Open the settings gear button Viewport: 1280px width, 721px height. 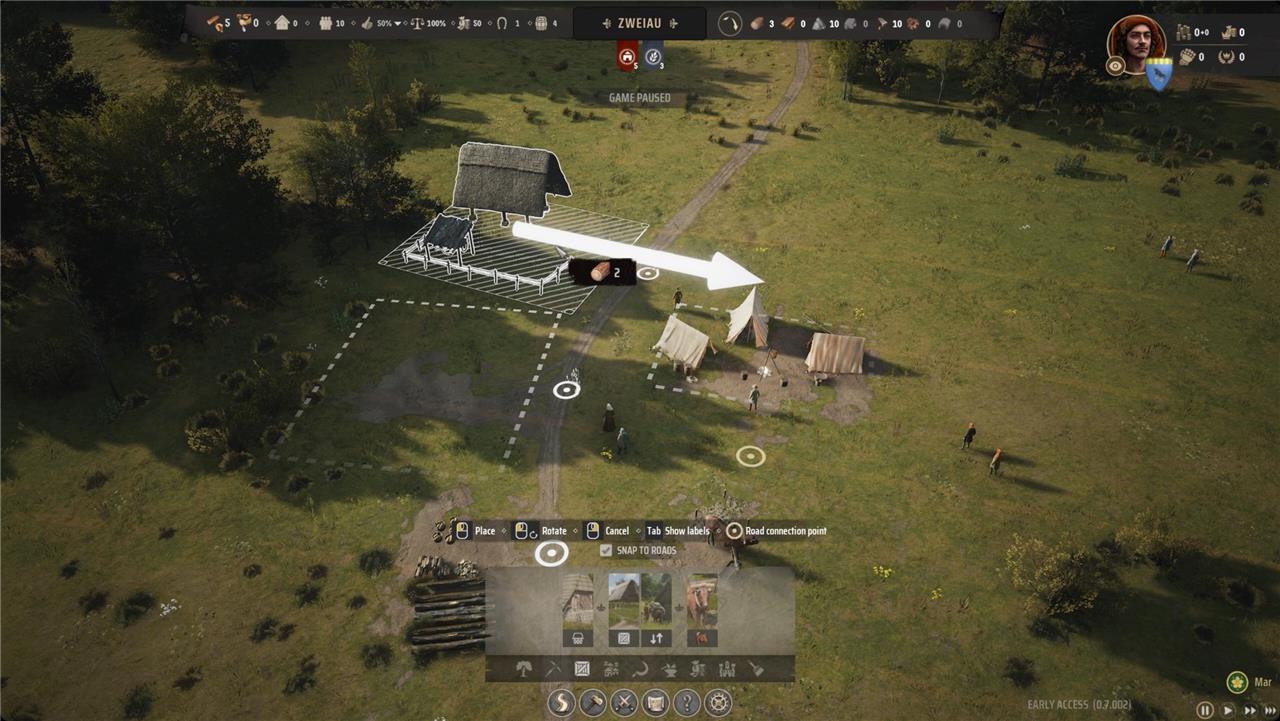[x=718, y=703]
